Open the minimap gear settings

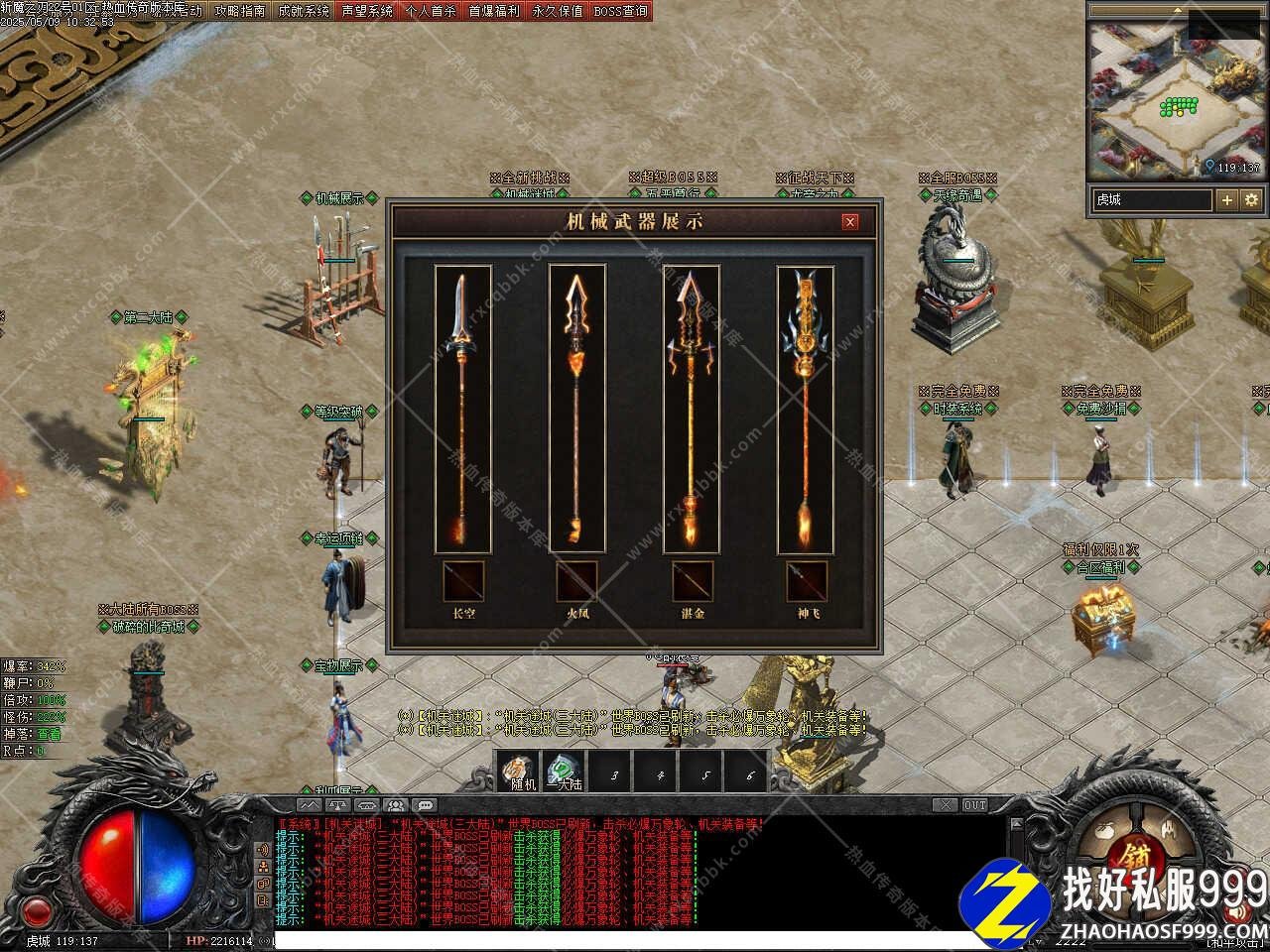pyautogui.click(x=1251, y=199)
